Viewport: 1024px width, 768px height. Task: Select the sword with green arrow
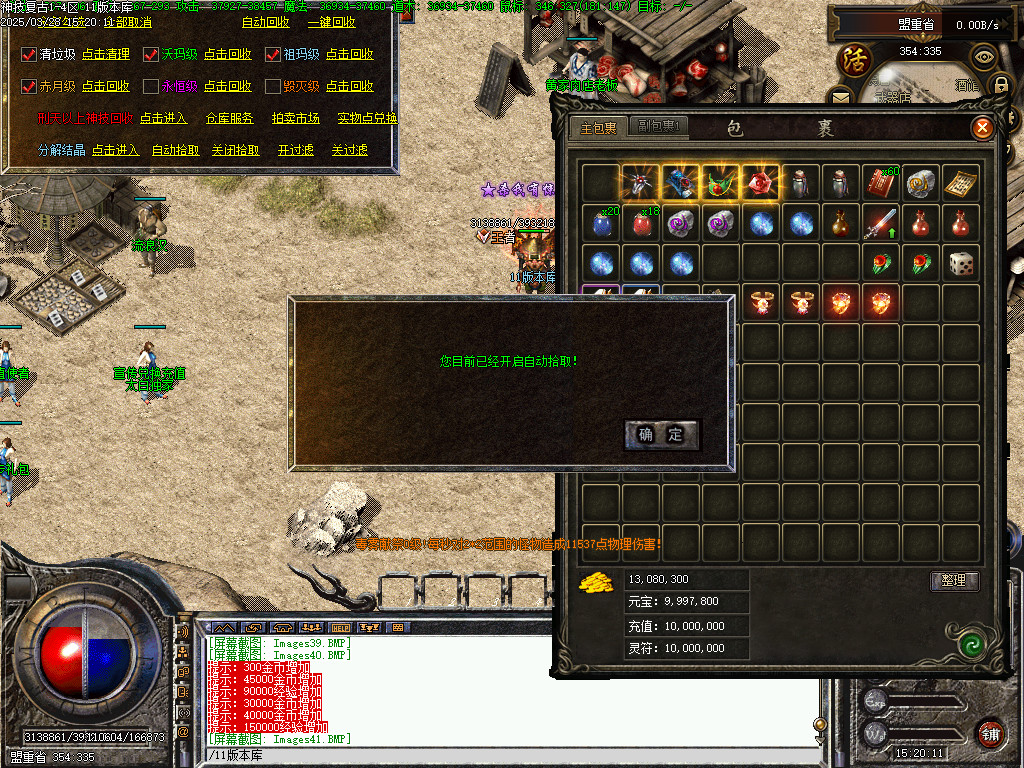(880, 223)
